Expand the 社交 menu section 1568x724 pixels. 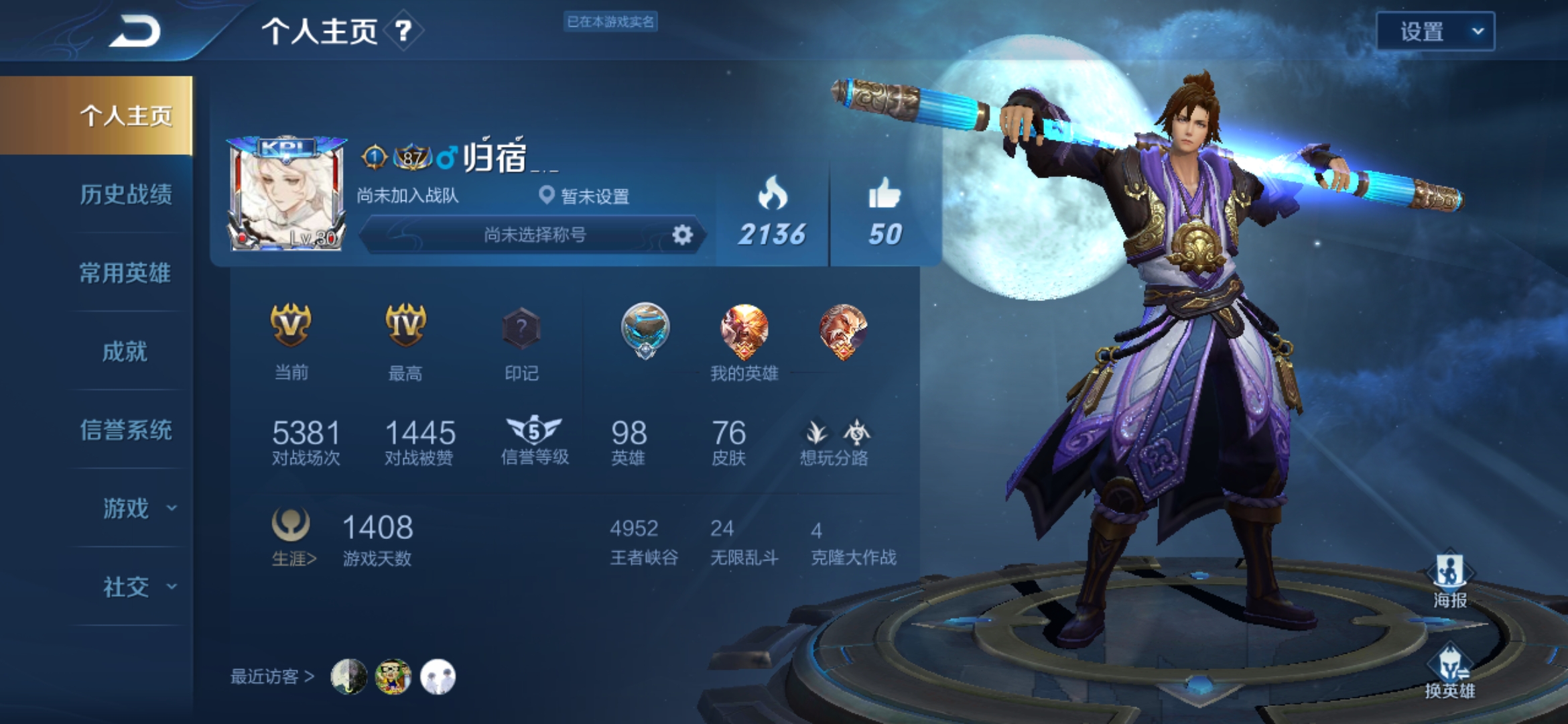coord(137,587)
